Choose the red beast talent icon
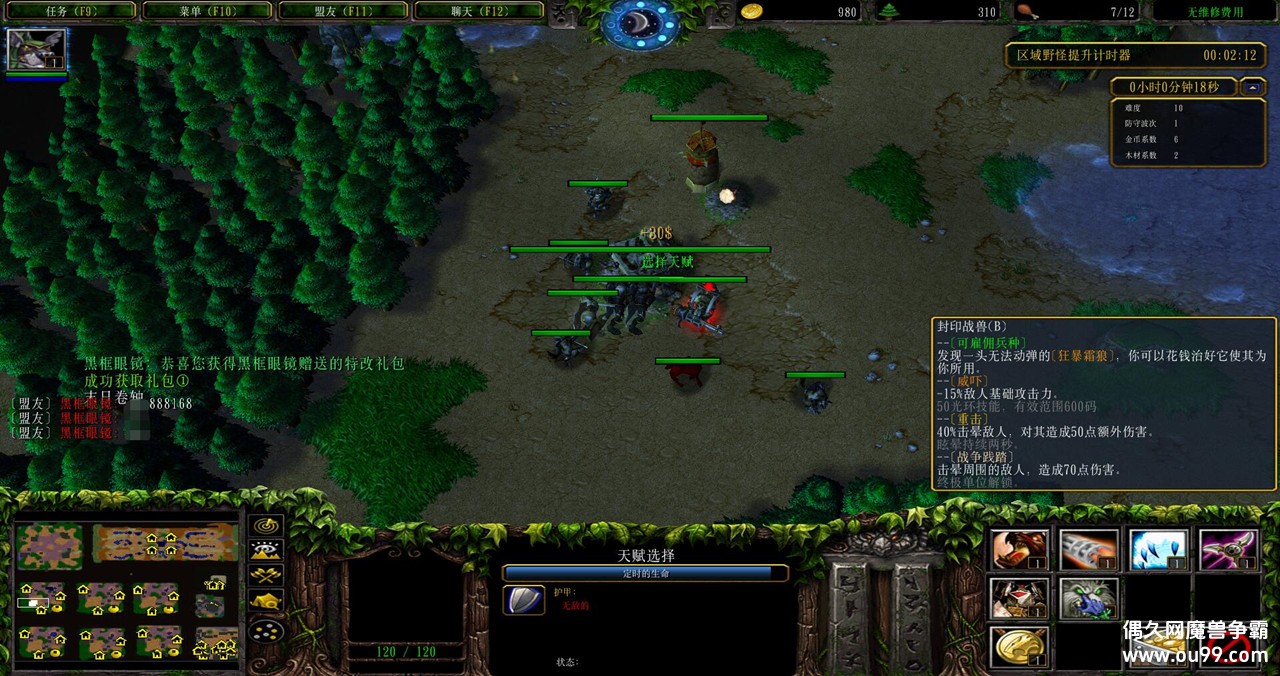The image size is (1280, 676). tap(1020, 550)
